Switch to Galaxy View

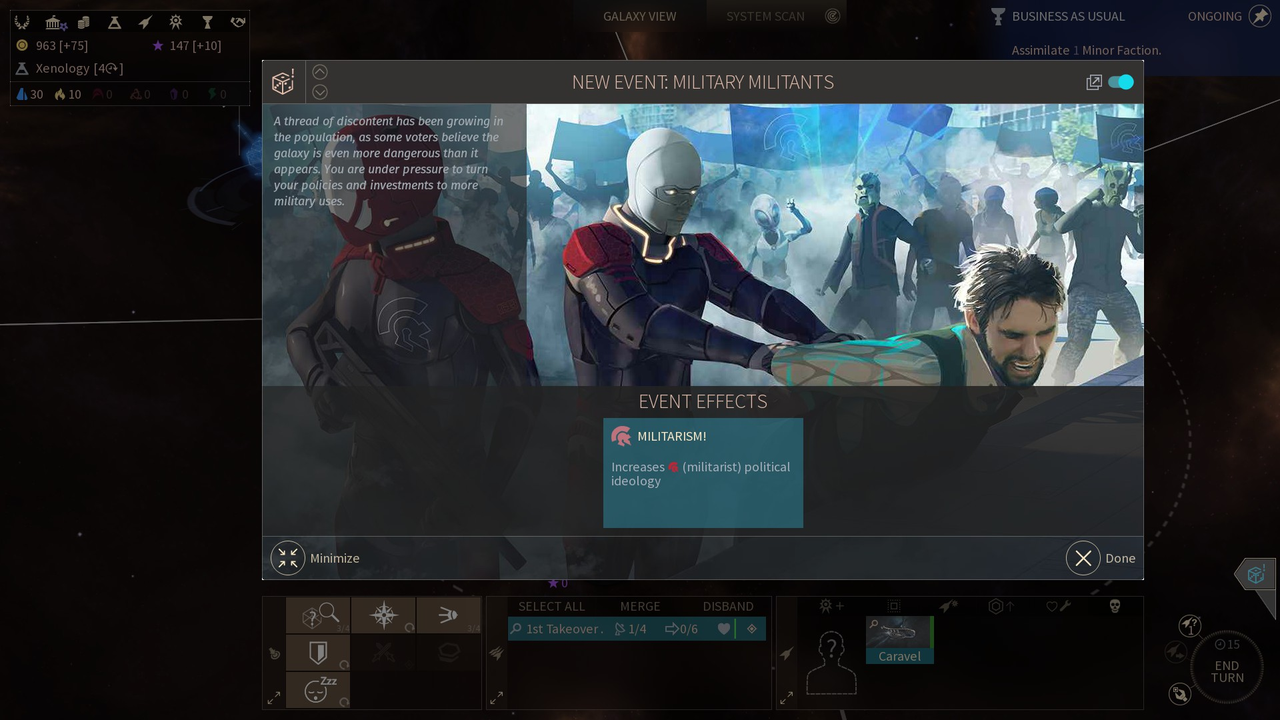[x=639, y=16]
